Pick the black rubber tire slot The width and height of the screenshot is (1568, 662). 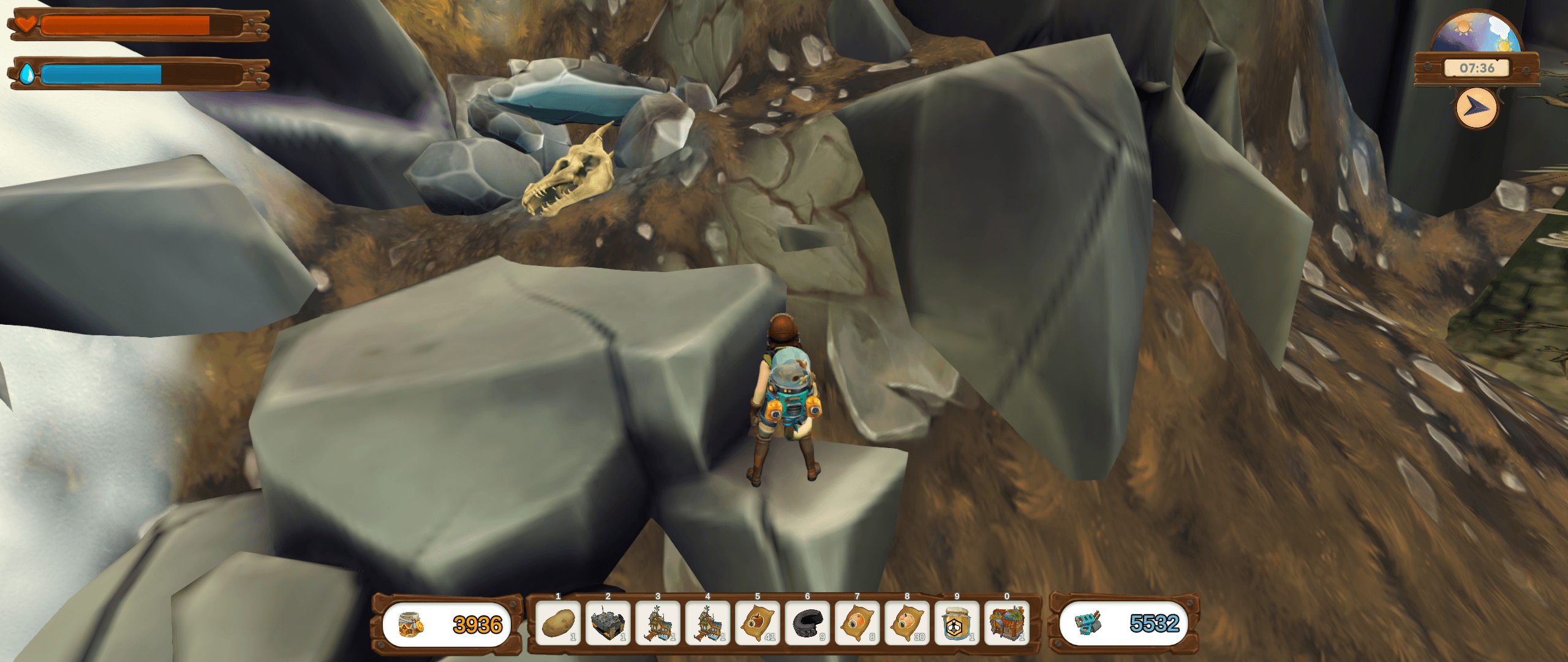click(x=807, y=624)
